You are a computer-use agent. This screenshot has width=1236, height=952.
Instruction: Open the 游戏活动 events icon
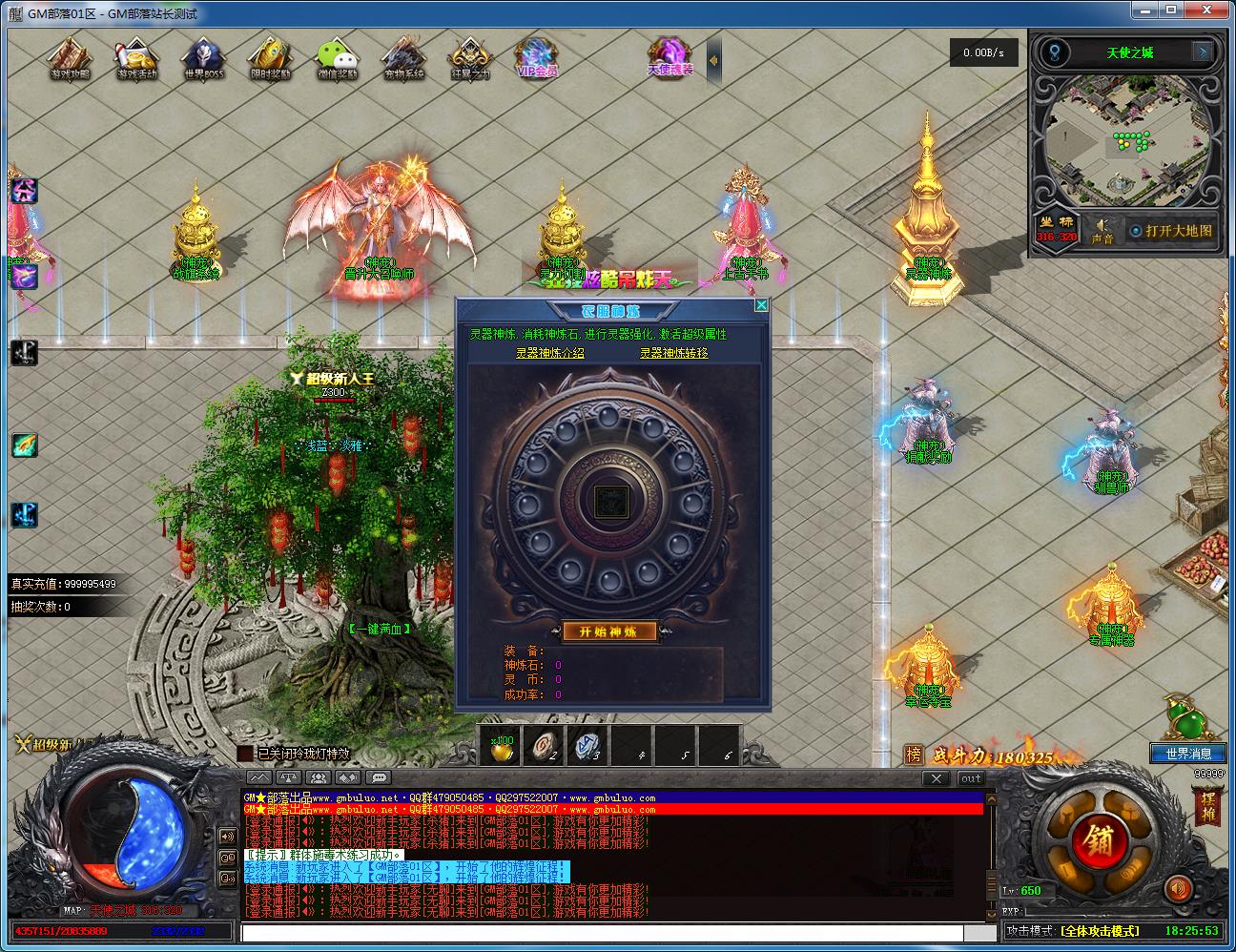point(136,57)
